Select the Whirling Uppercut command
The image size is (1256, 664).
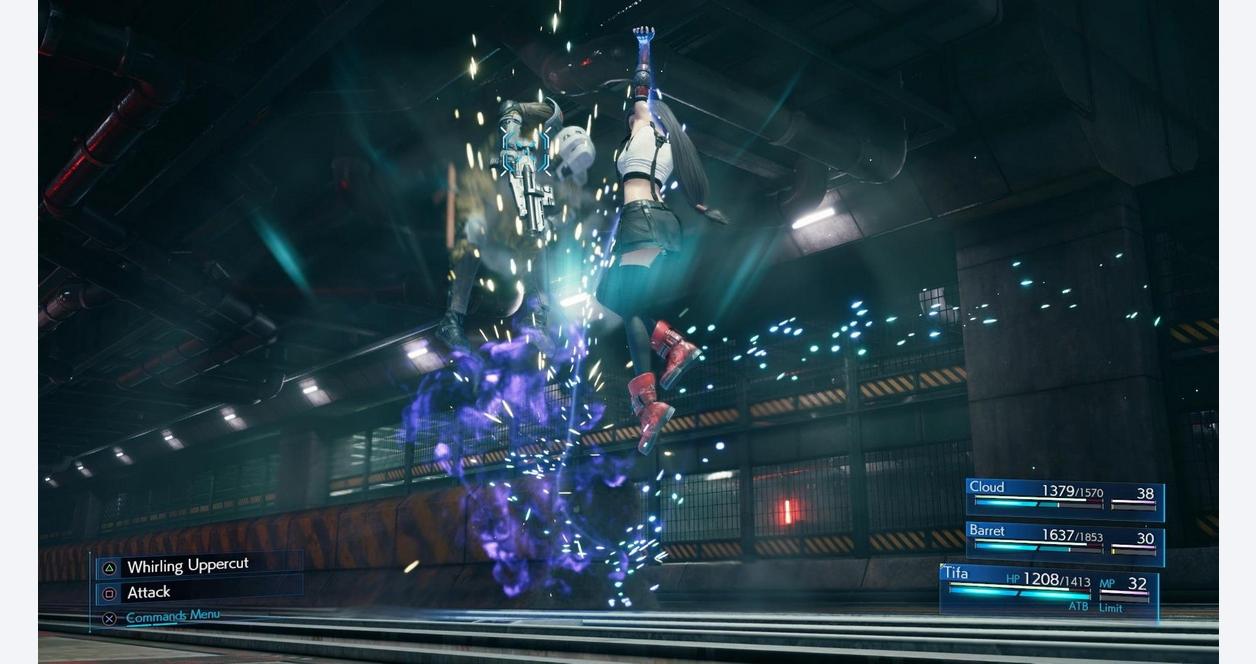[187, 566]
